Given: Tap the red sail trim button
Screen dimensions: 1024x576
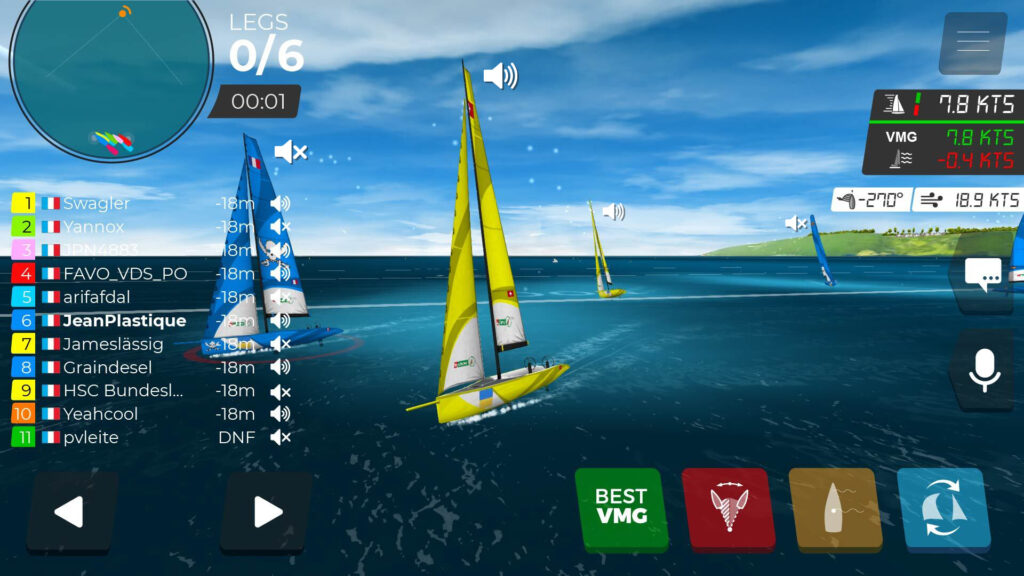Looking at the screenshot, I should 728,507.
